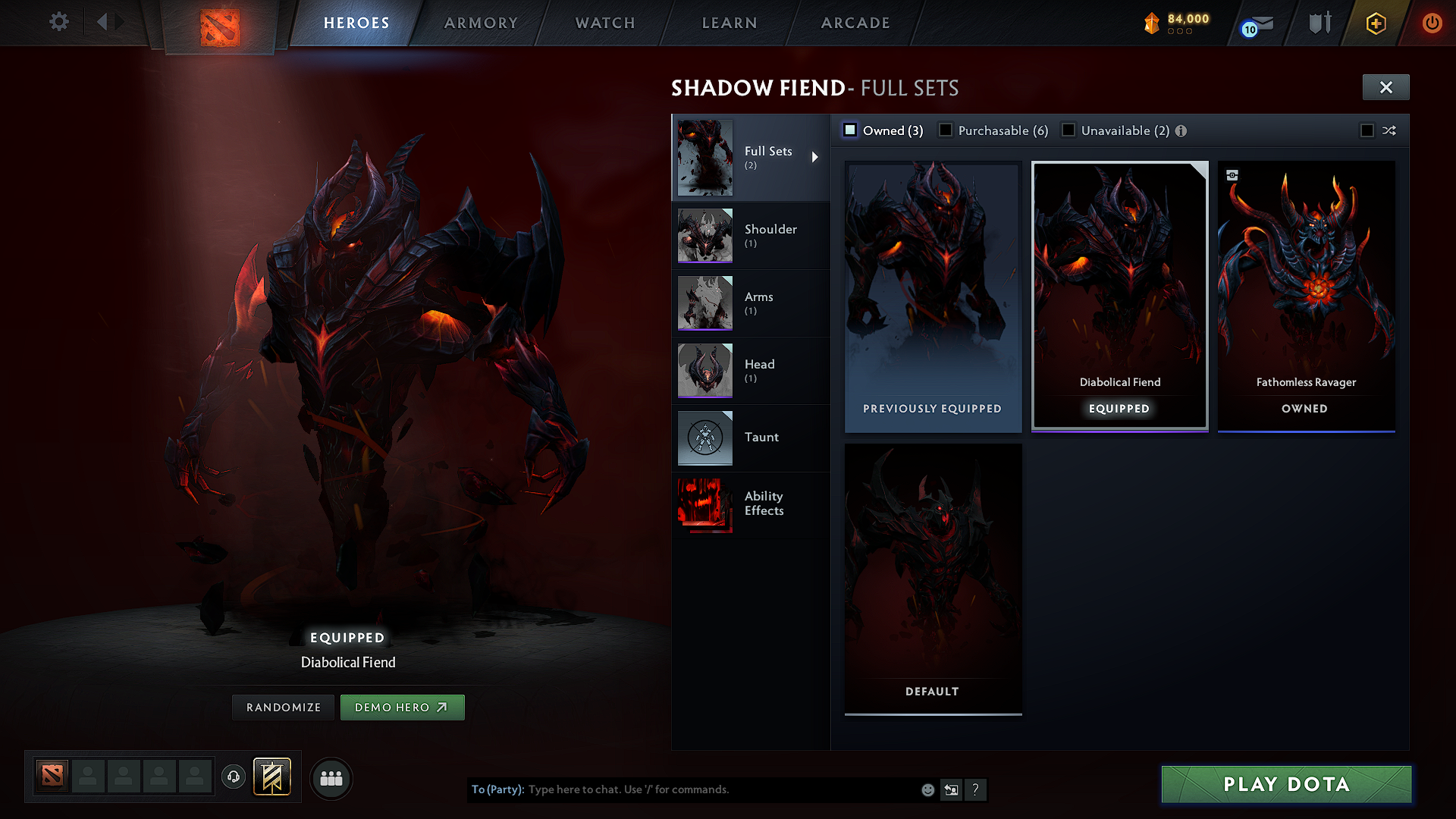
Task: Open the LEARN menu tab
Action: (728, 23)
